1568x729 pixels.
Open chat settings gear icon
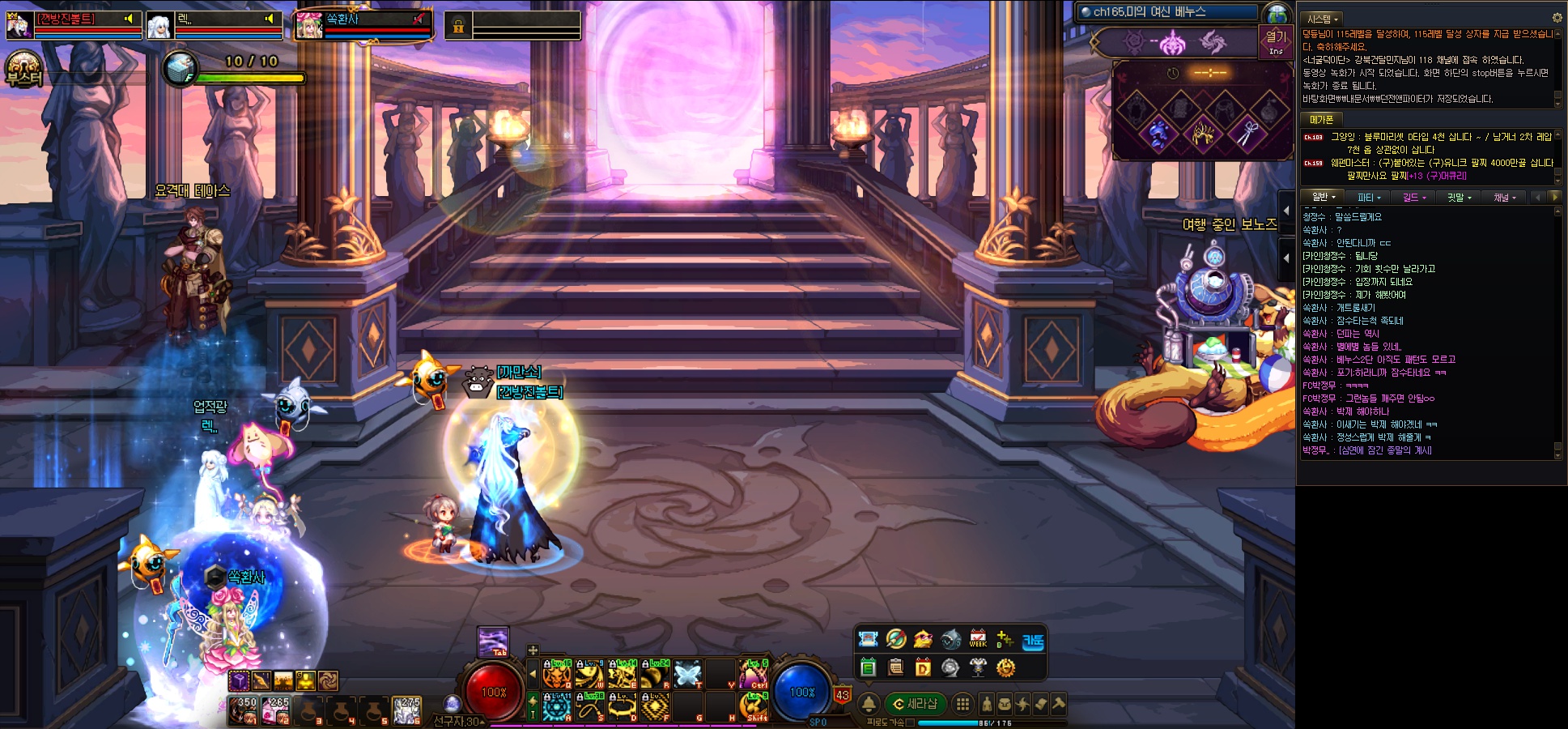click(x=1557, y=18)
